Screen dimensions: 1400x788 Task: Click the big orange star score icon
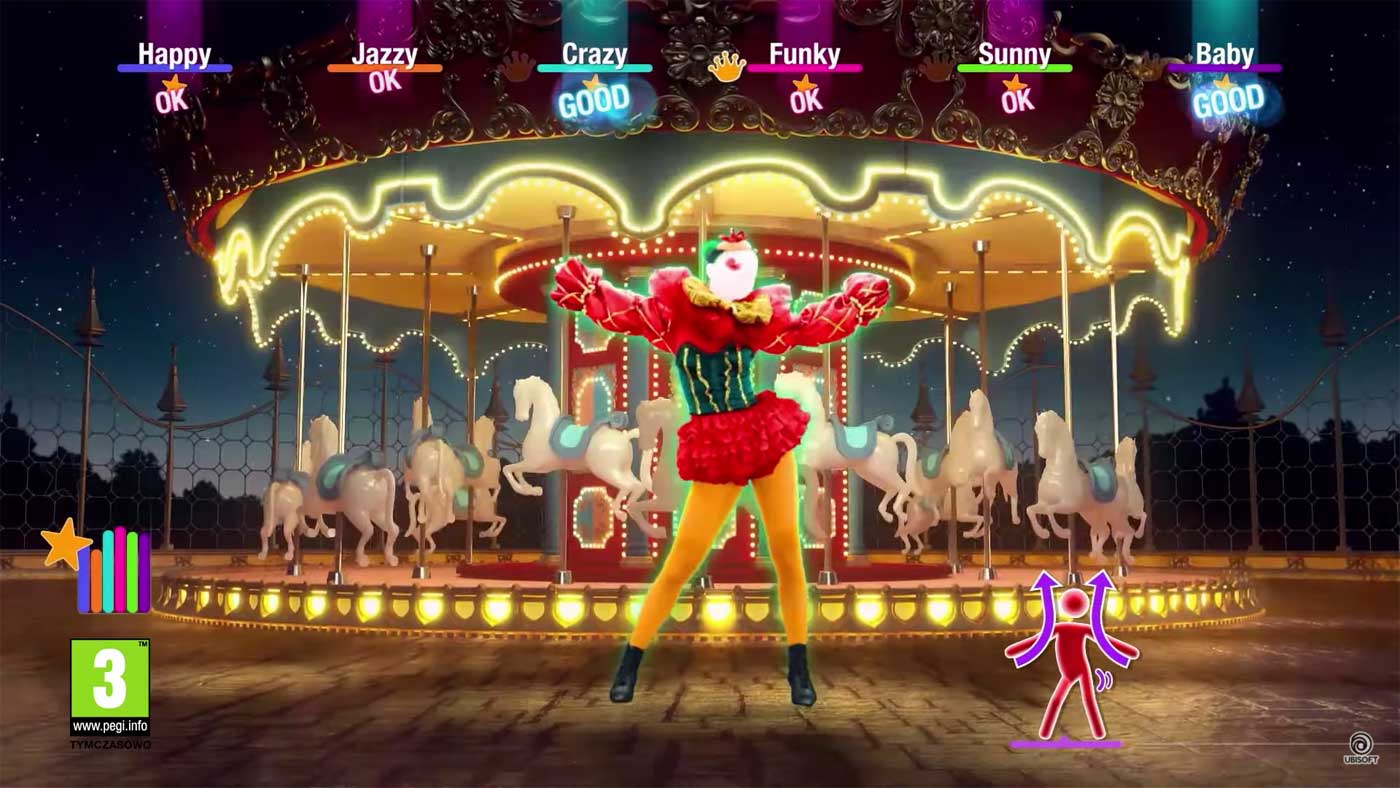(x=64, y=545)
